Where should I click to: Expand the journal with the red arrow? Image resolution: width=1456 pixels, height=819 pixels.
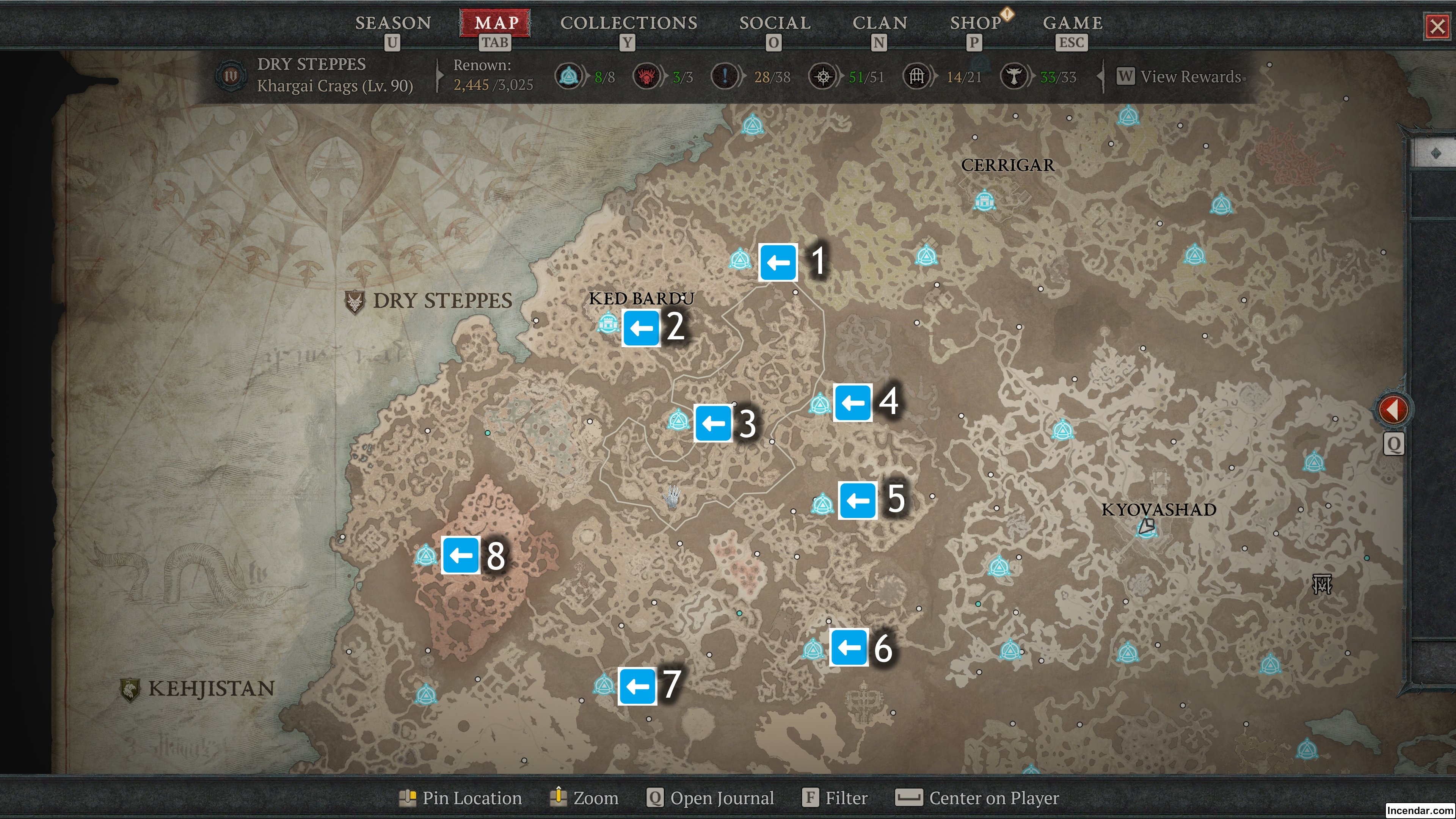point(1393,409)
